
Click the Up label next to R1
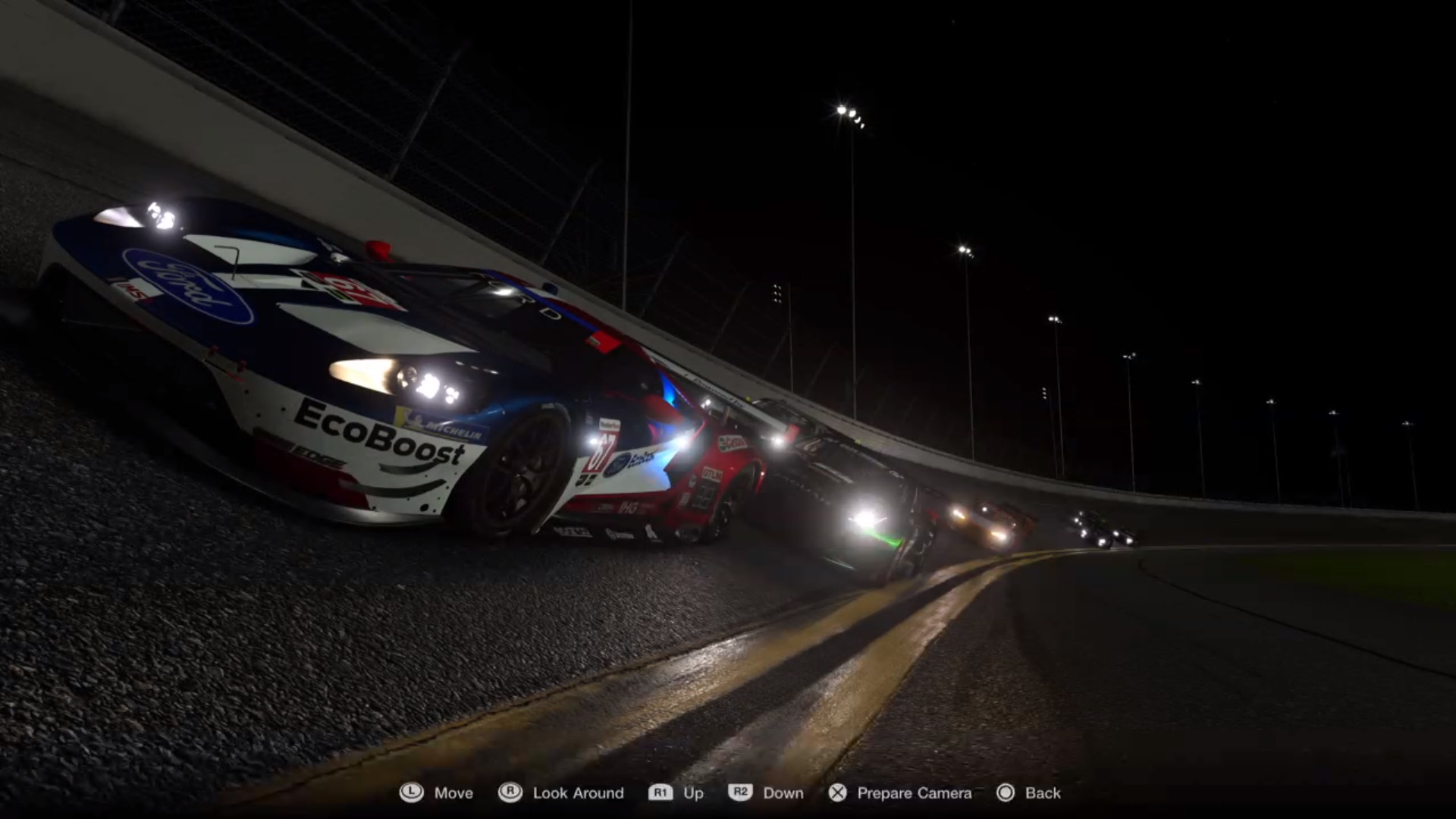695,793
